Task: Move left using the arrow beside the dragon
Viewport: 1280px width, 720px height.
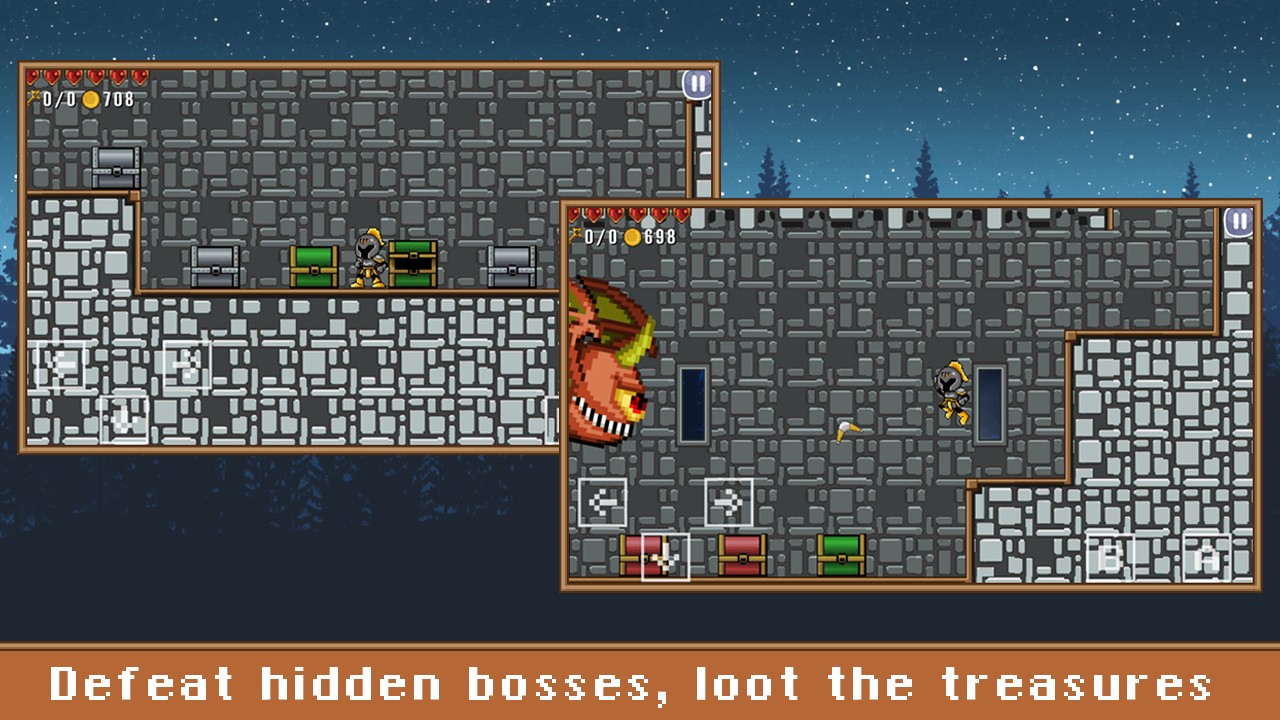Action: coord(603,502)
